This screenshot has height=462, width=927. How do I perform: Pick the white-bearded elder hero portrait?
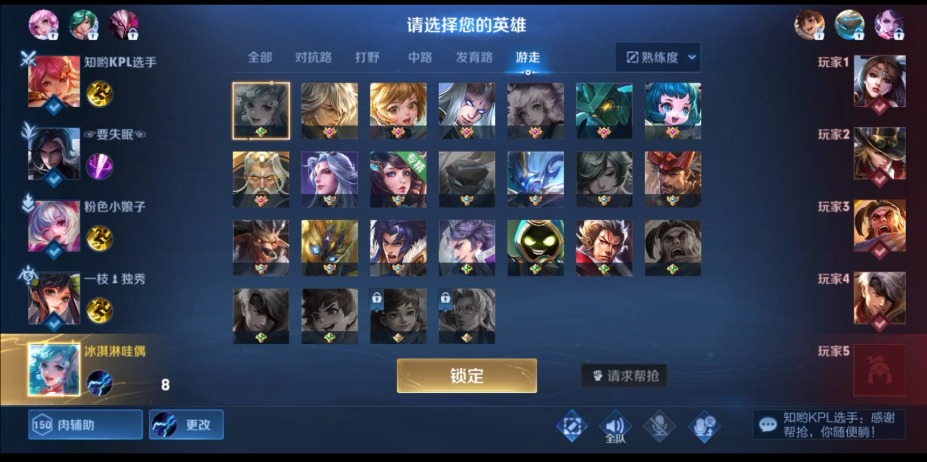[x=261, y=178]
